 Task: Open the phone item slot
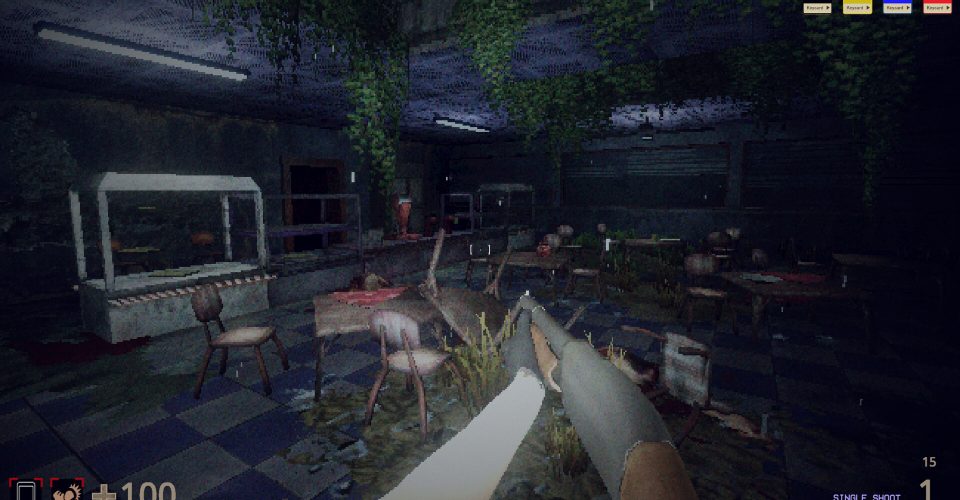pyautogui.click(x=27, y=491)
